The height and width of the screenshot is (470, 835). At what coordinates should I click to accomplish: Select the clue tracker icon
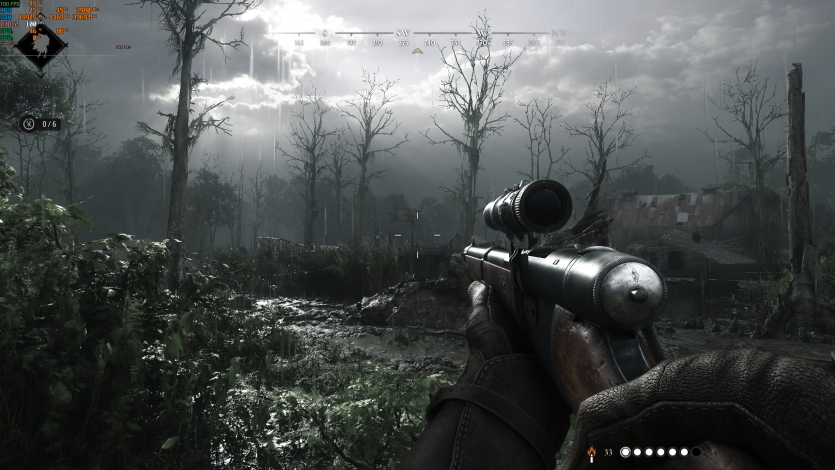pos(28,124)
